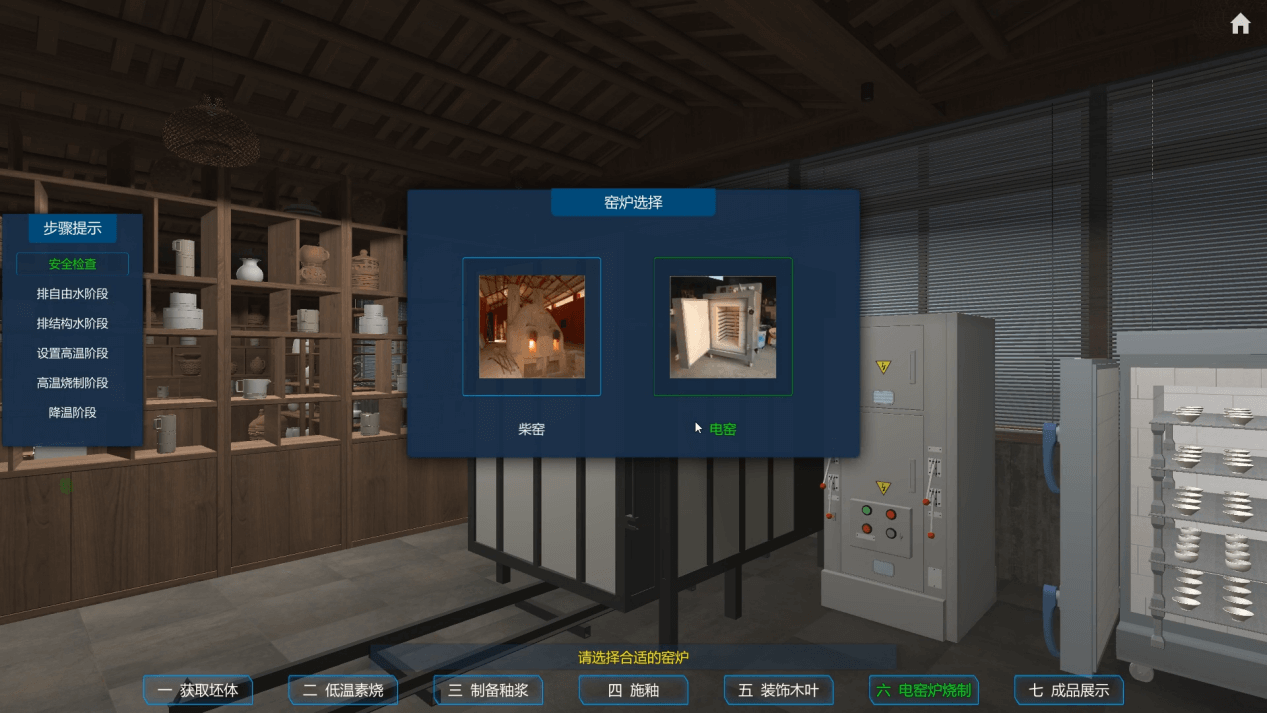
Task: Click the 步骤提示 panel header
Action: click(72, 228)
